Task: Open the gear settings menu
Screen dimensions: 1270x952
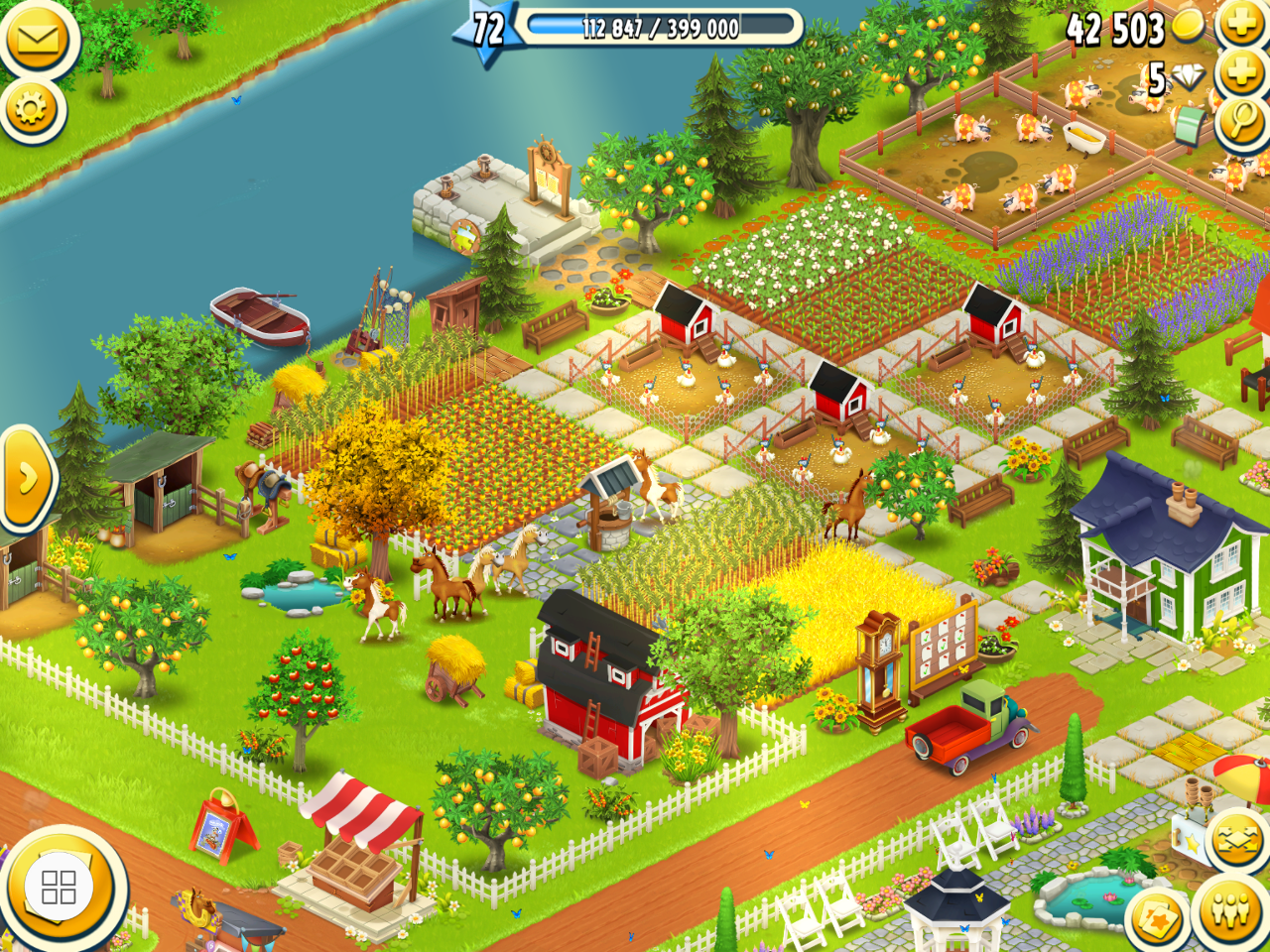Action: coord(32,108)
